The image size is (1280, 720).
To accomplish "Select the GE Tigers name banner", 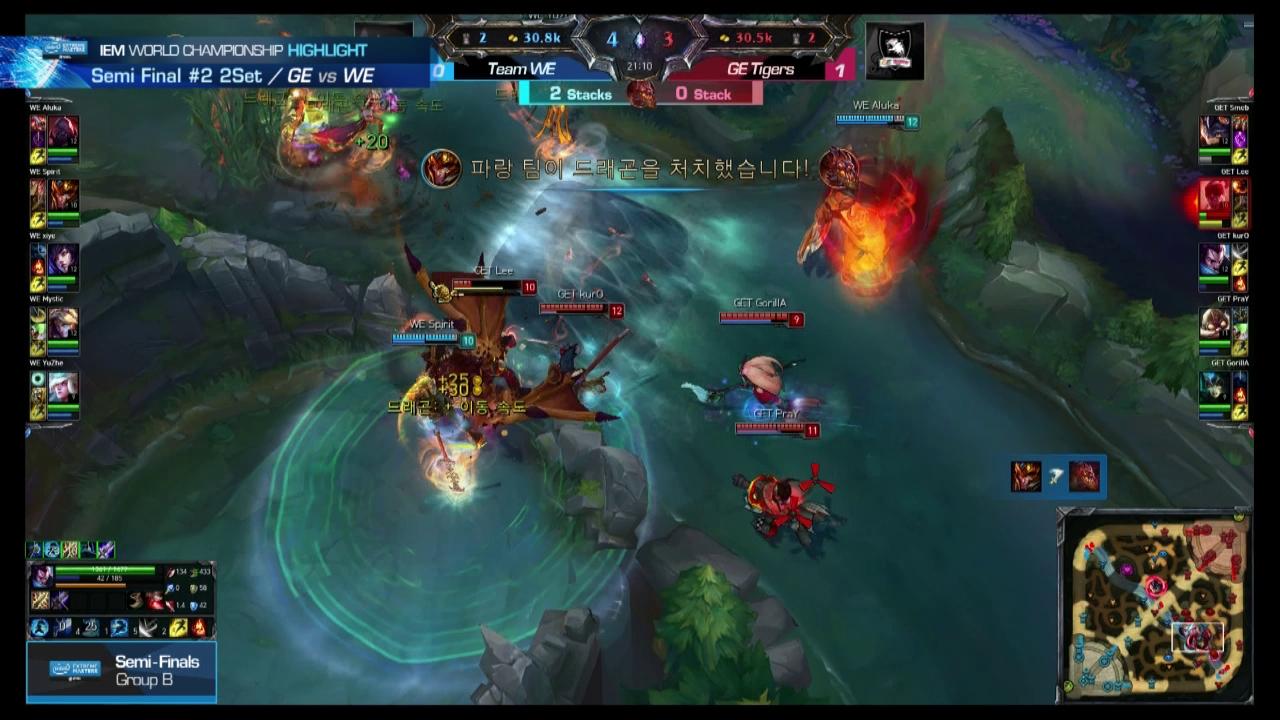I will point(760,70).
